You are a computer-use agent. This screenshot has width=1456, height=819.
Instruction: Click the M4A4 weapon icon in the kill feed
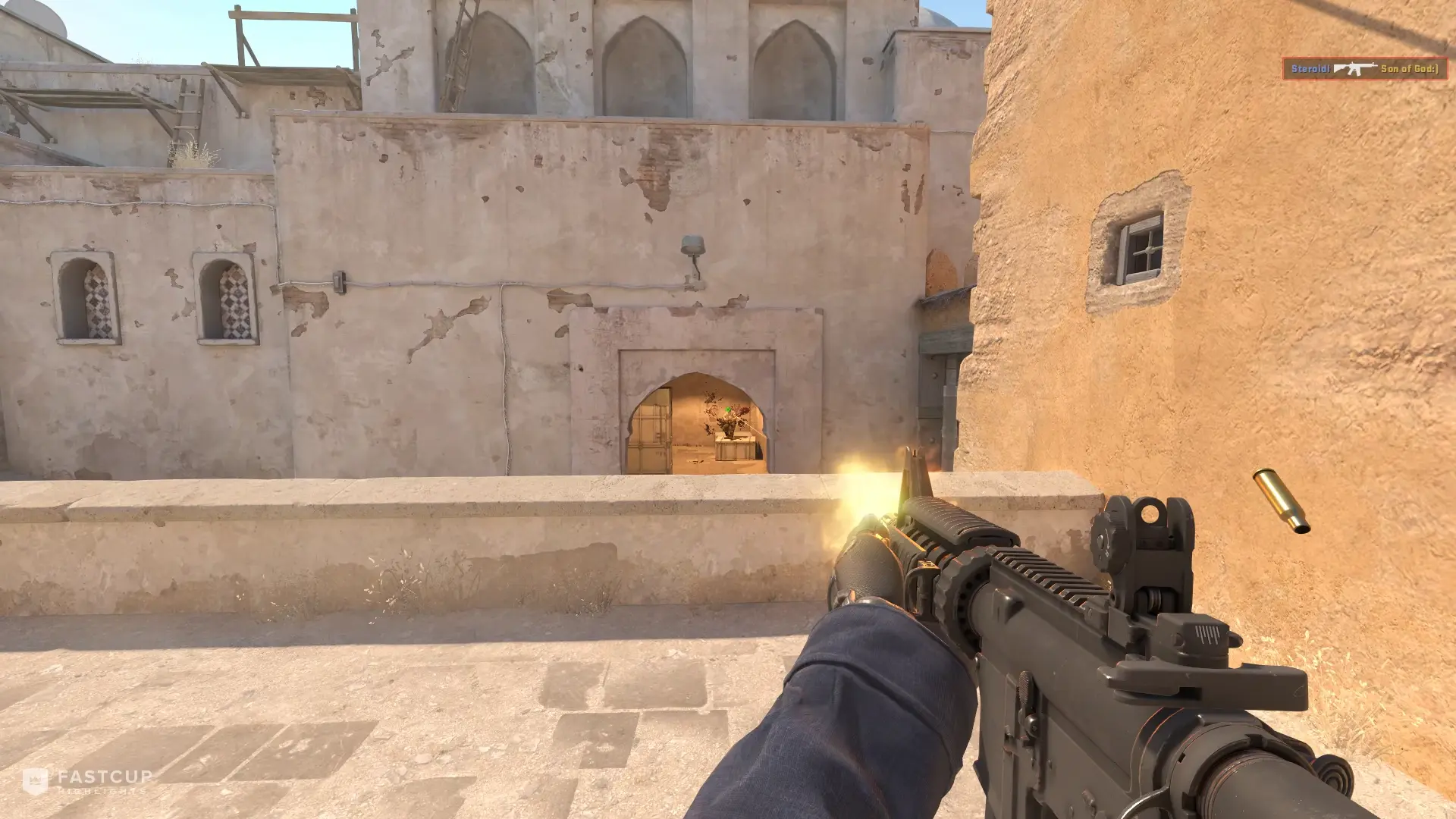1355,67
